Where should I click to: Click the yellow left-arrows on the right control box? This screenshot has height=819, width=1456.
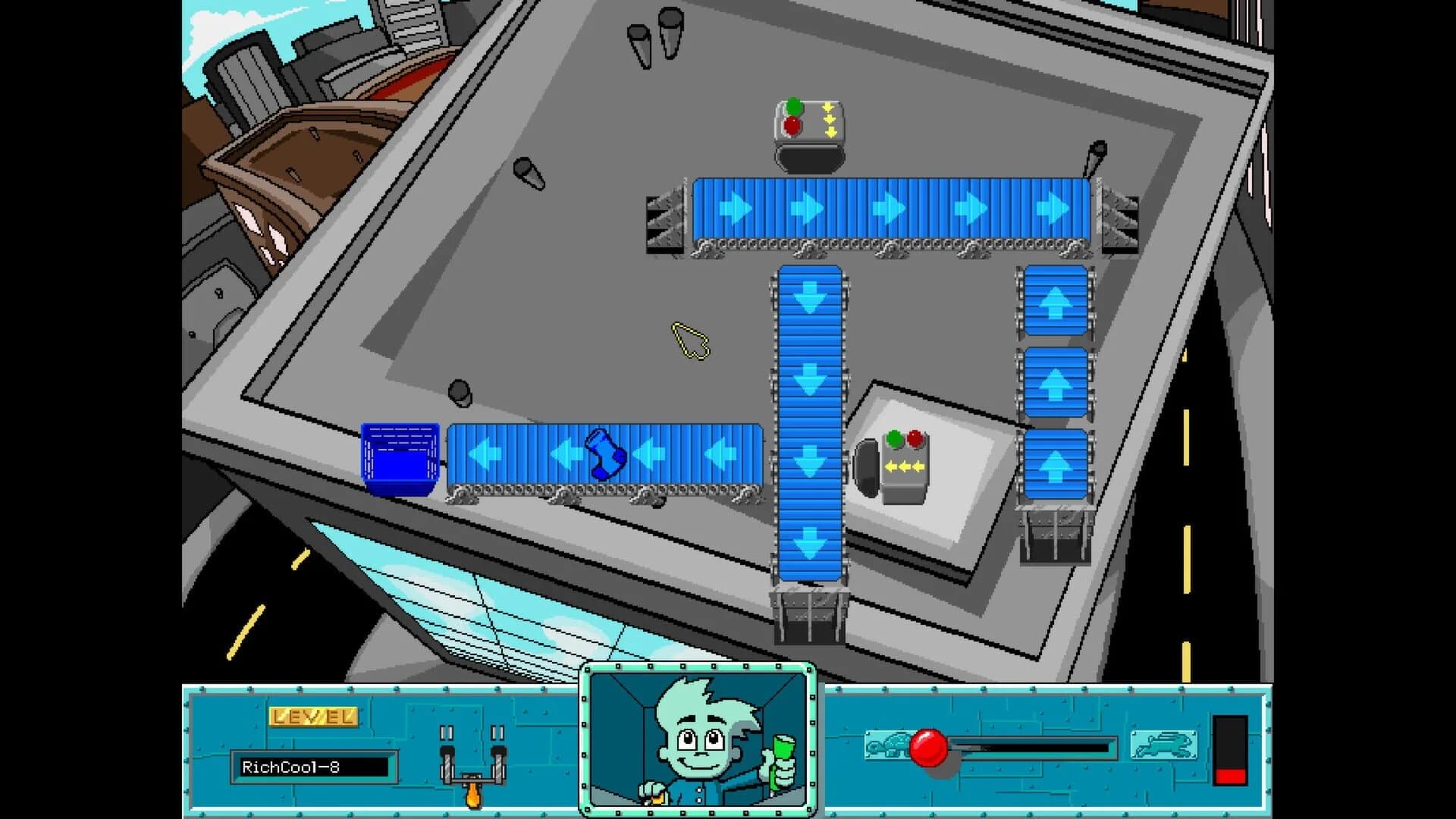[905, 465]
